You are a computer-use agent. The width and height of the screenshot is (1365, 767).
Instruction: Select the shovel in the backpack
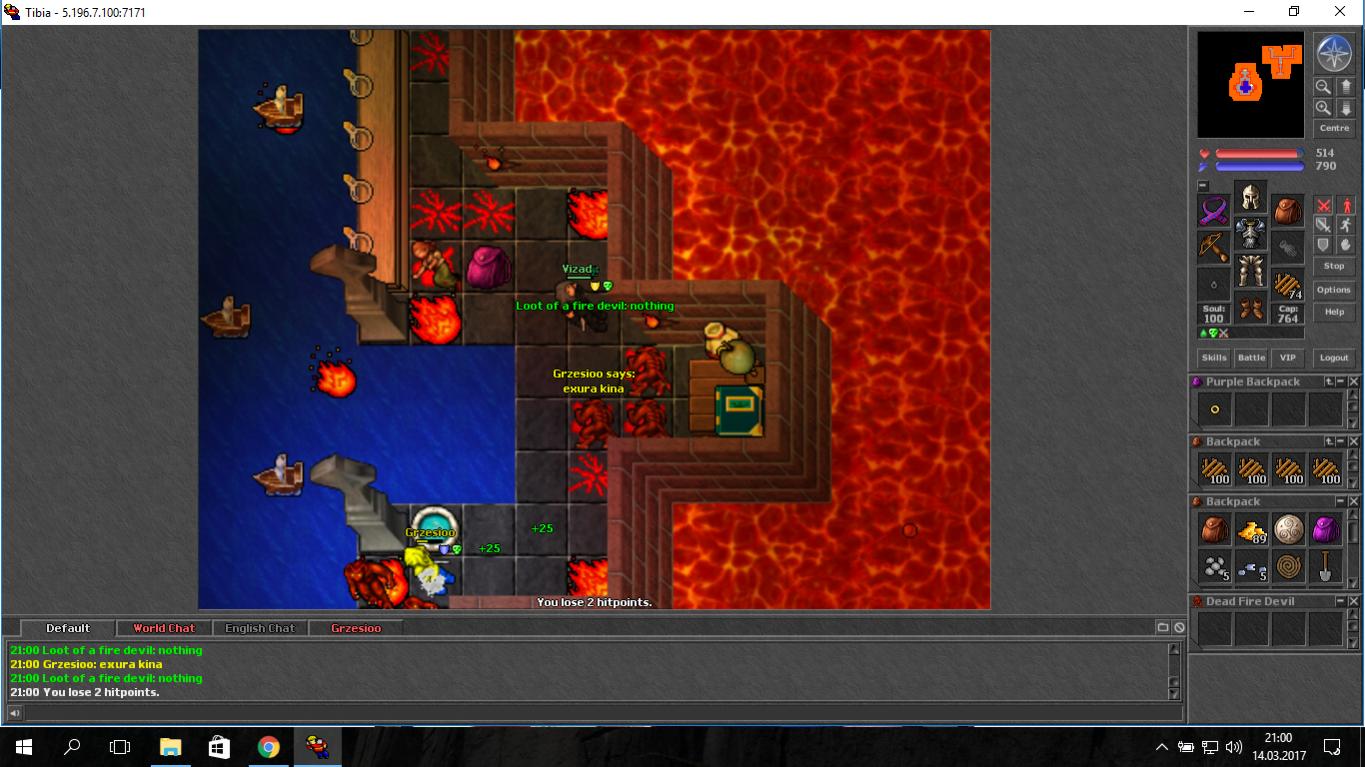click(x=1325, y=567)
